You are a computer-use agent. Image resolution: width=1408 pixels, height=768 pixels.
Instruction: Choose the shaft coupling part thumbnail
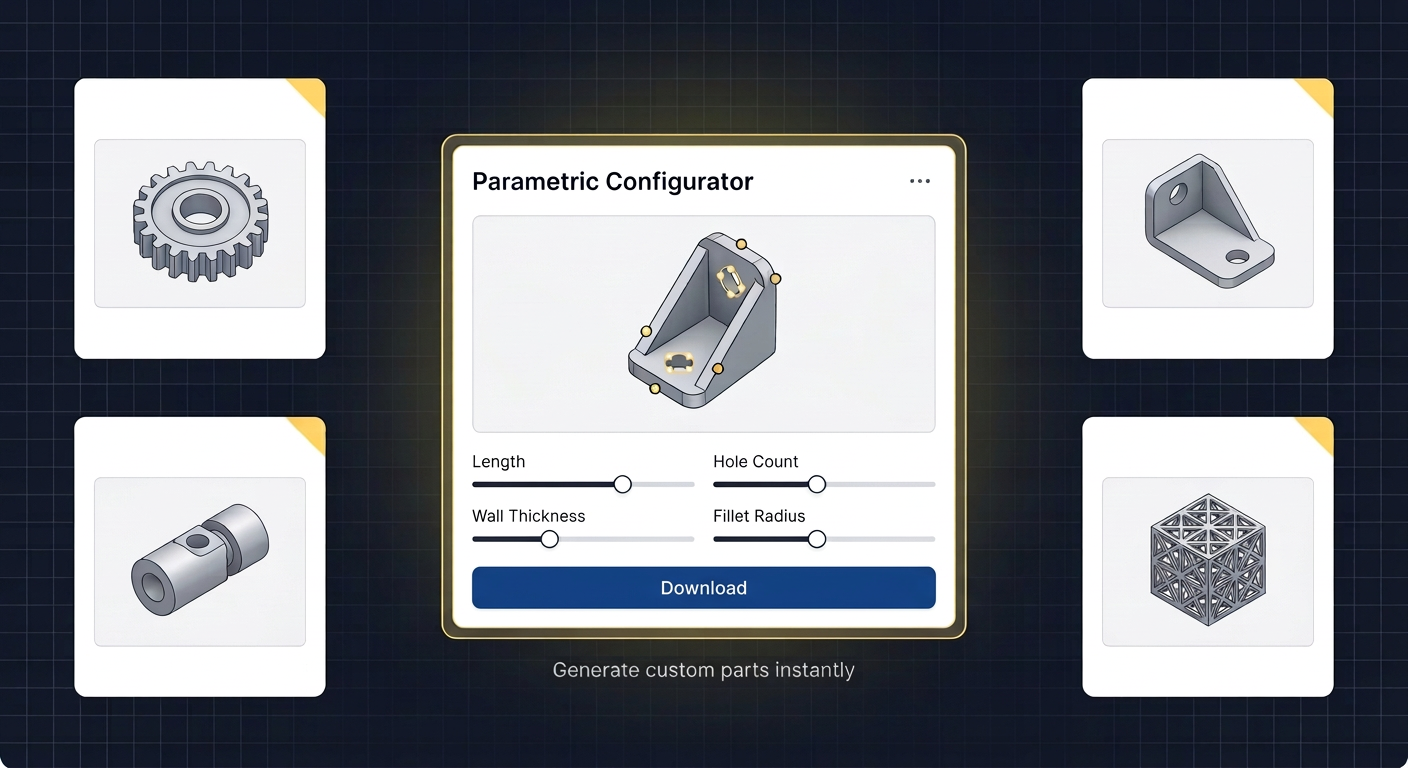[x=200, y=562]
